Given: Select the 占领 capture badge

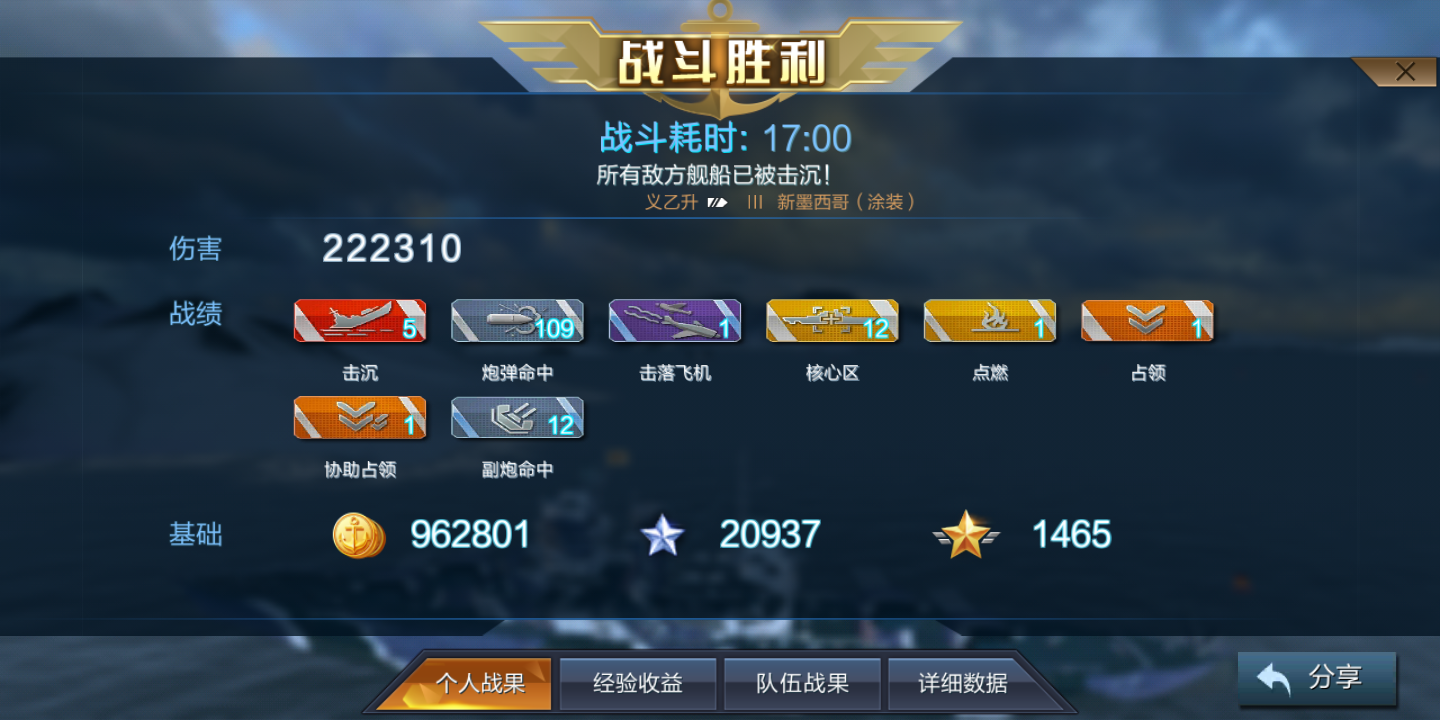Looking at the screenshot, I should pos(1147,320).
